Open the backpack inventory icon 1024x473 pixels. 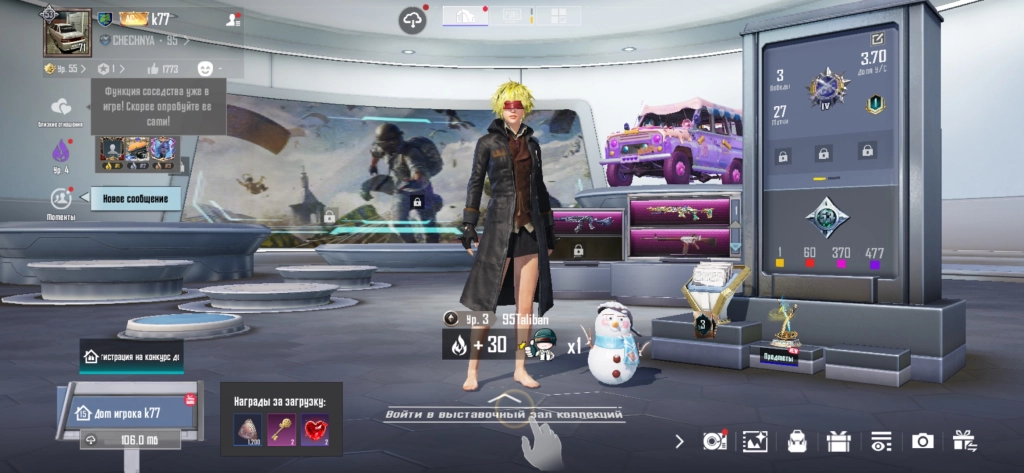coord(797,441)
